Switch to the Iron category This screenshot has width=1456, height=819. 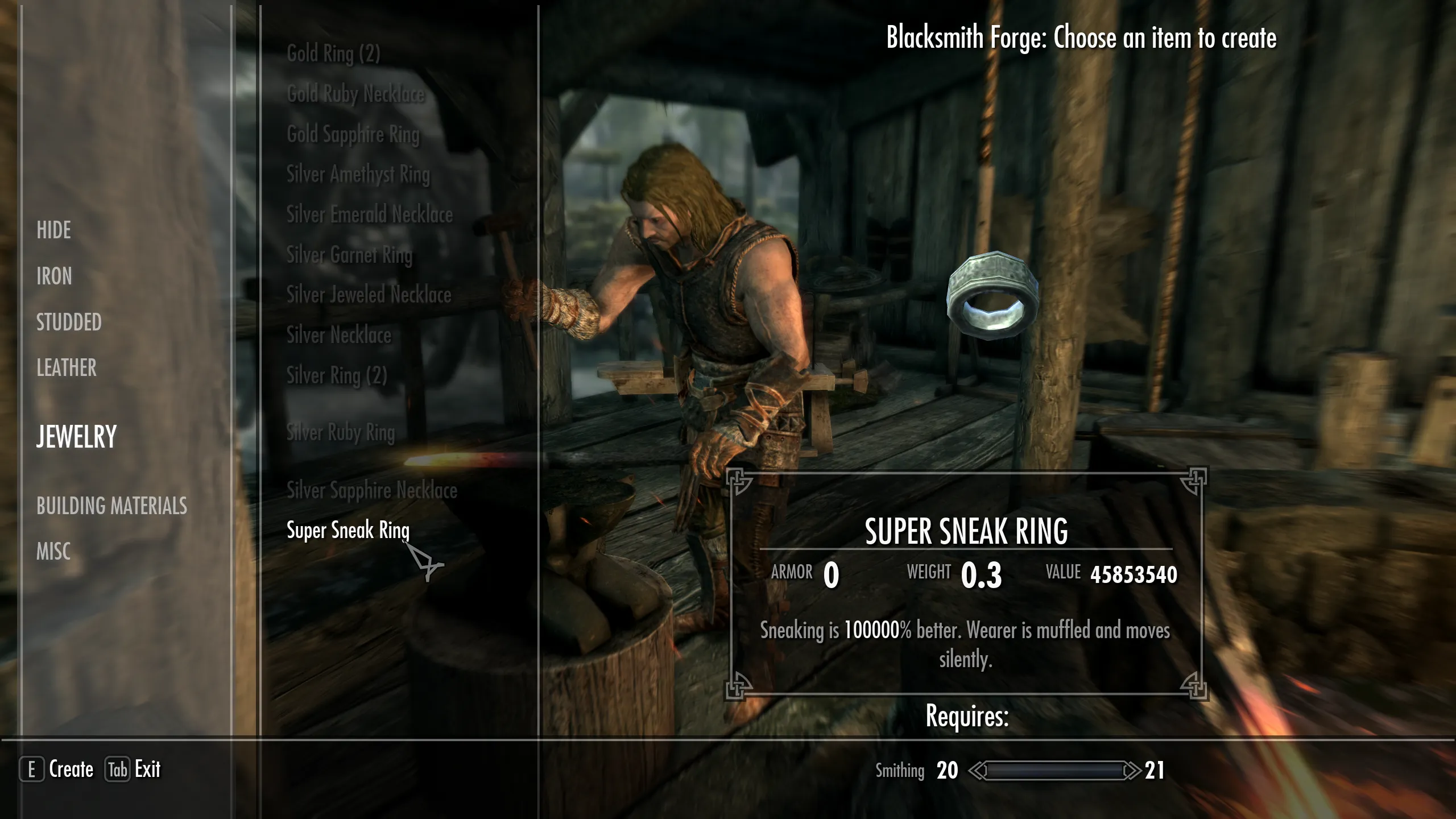tap(55, 276)
